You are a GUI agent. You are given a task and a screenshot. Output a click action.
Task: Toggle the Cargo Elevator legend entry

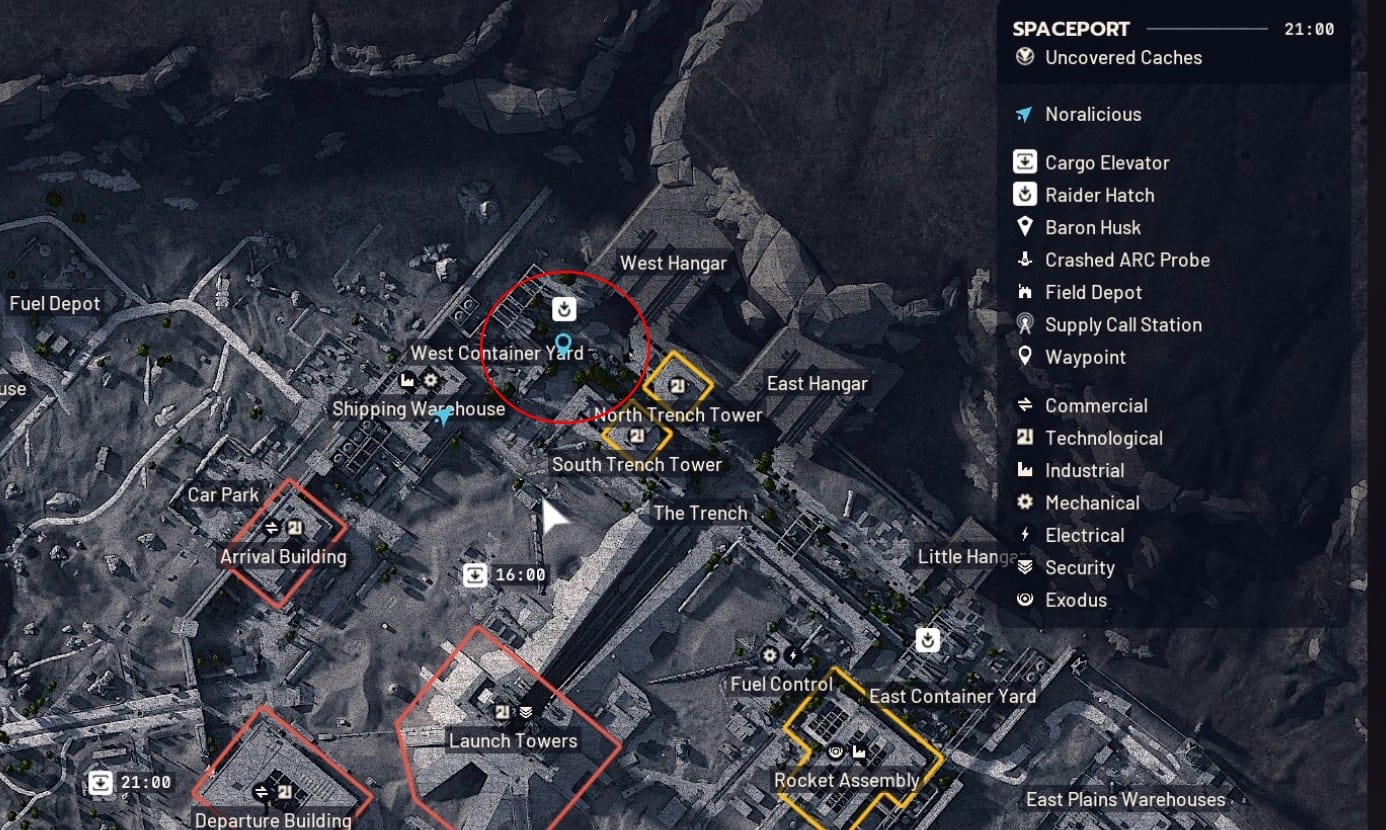pos(1106,163)
